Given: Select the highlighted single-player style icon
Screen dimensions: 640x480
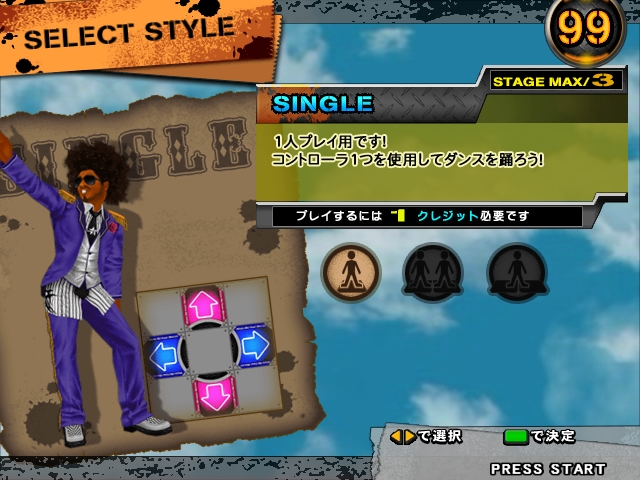Looking at the screenshot, I should point(351,272).
